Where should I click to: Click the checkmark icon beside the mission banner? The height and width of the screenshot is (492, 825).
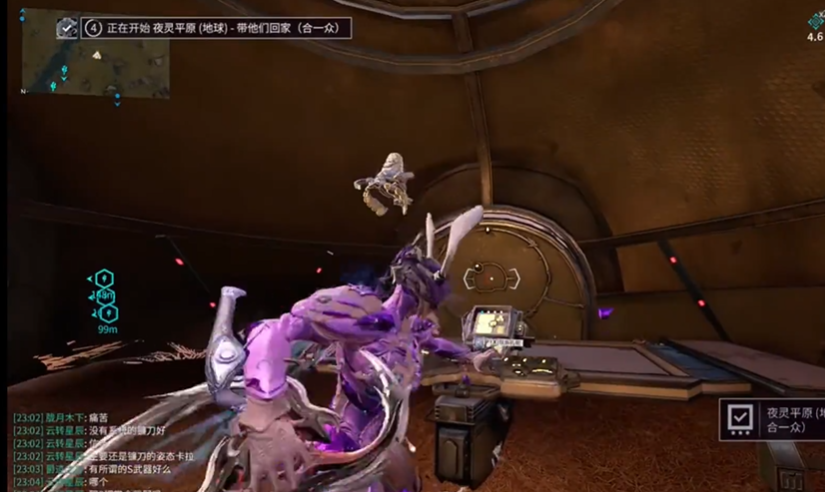(x=67, y=28)
